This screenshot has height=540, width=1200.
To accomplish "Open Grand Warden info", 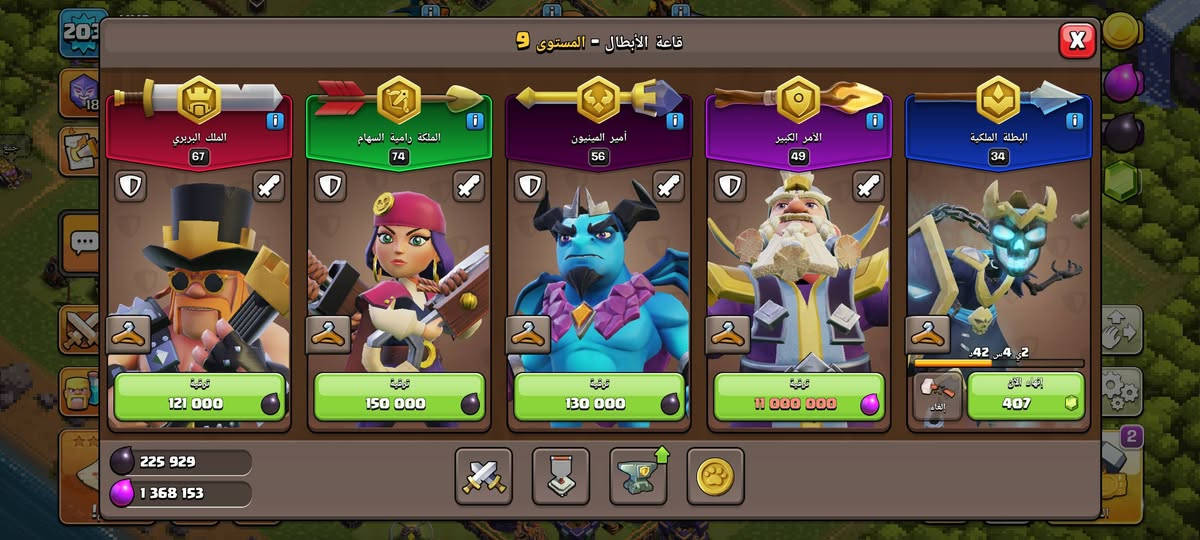I will pos(875,122).
